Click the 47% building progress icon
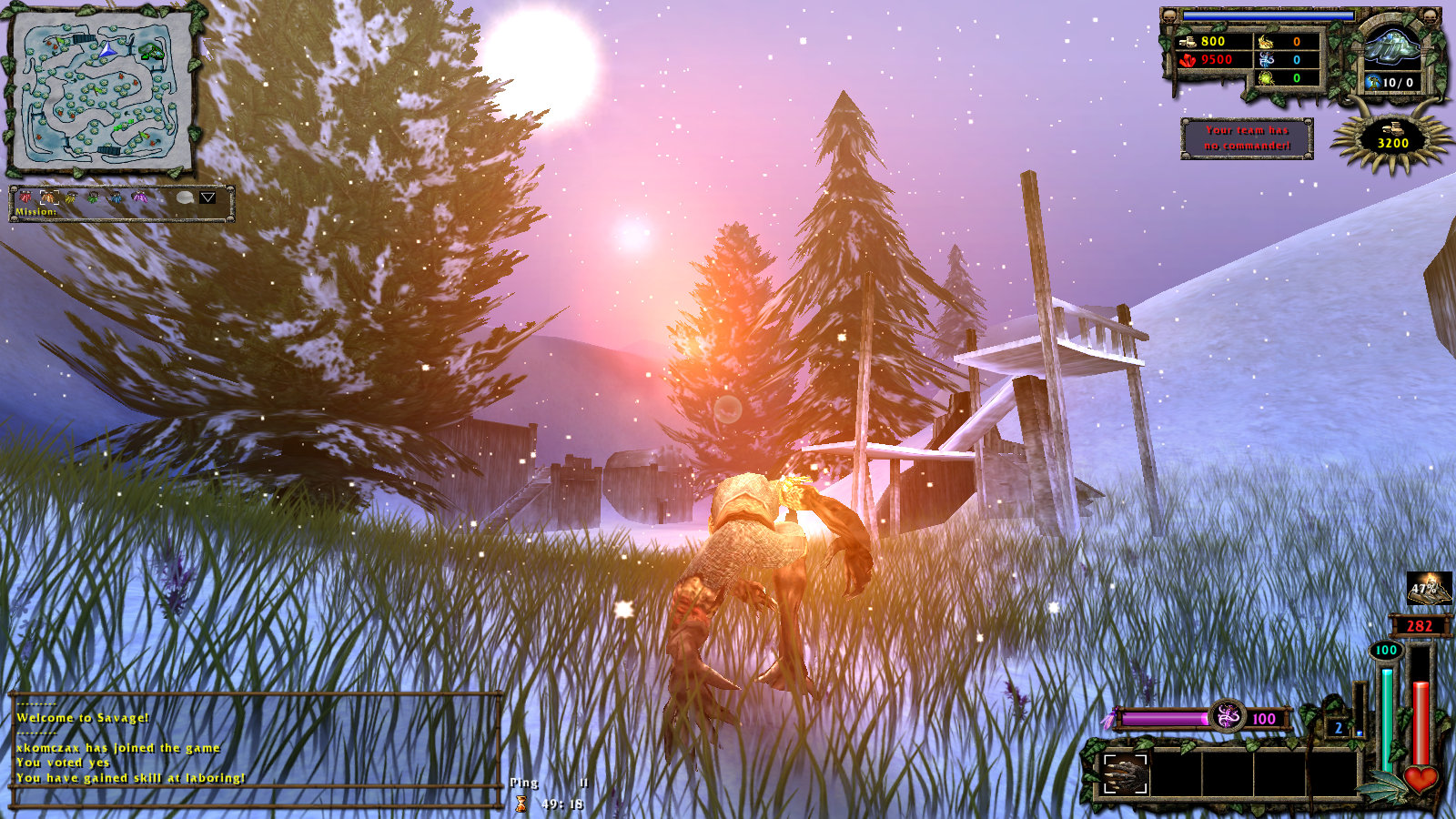Viewport: 1456px width, 819px height. coord(1429,588)
